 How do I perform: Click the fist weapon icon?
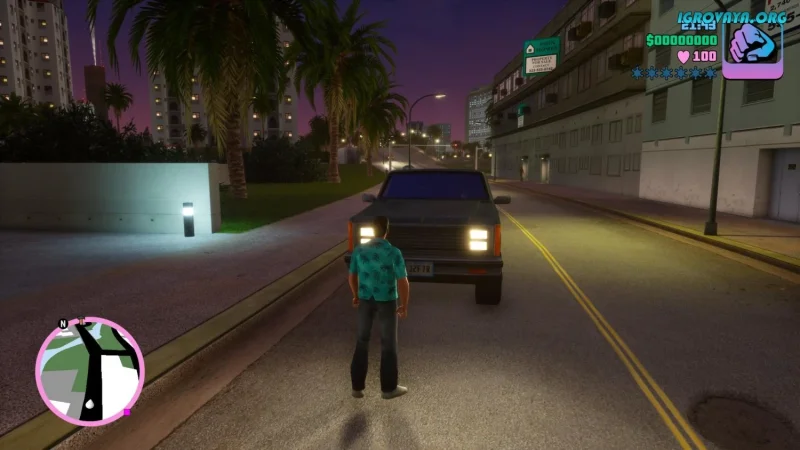click(752, 45)
